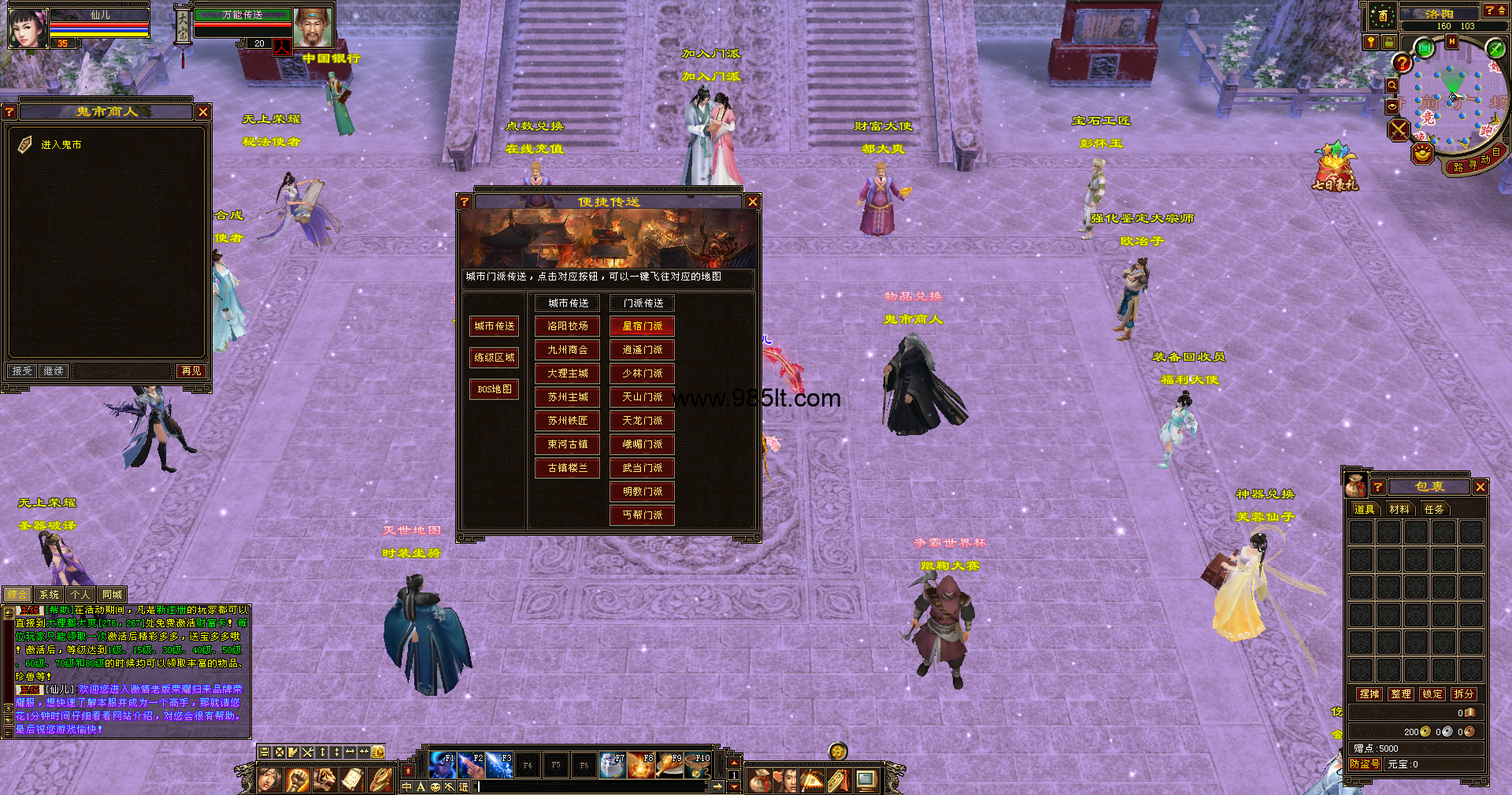Select 星宿门派 sect teleport
The height and width of the screenshot is (795, 1512).
pyautogui.click(x=643, y=326)
